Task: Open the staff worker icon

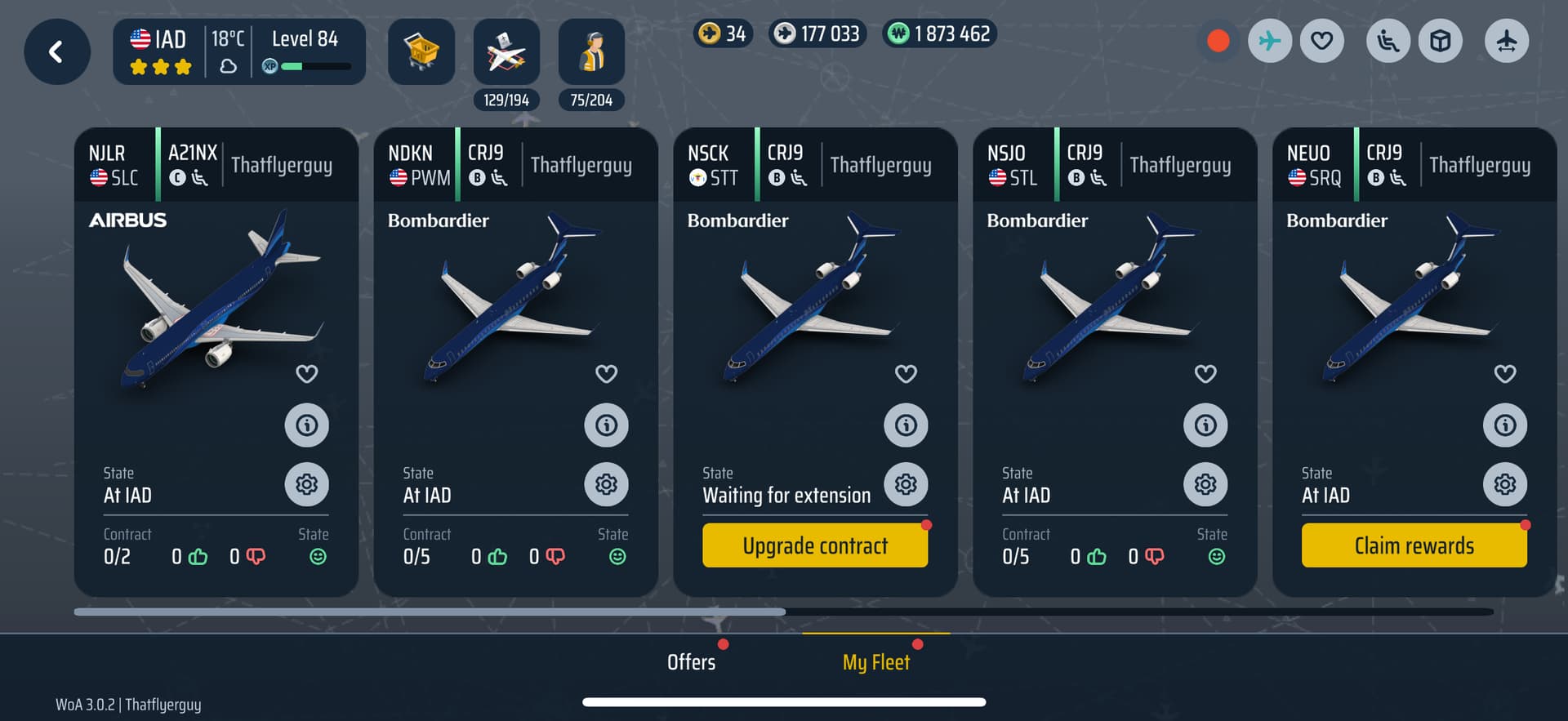Action: pos(591,52)
